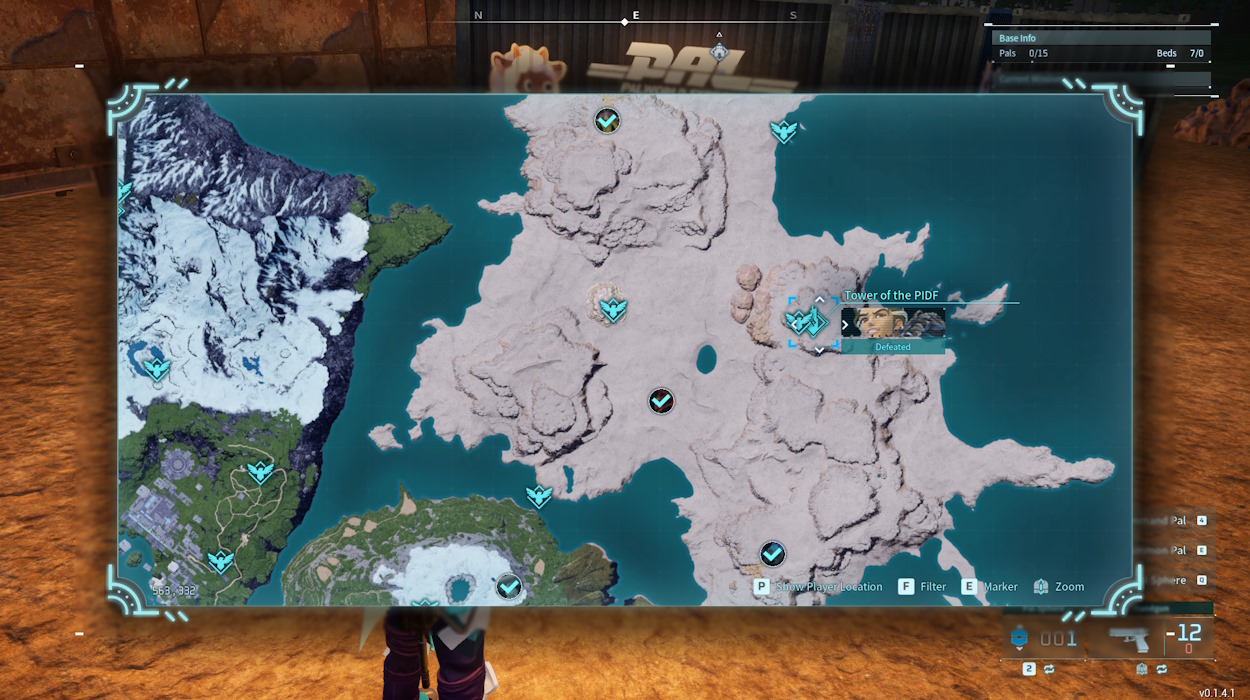
Task: Choose the fast travel point at desert's northeast coast
Action: [x=784, y=130]
